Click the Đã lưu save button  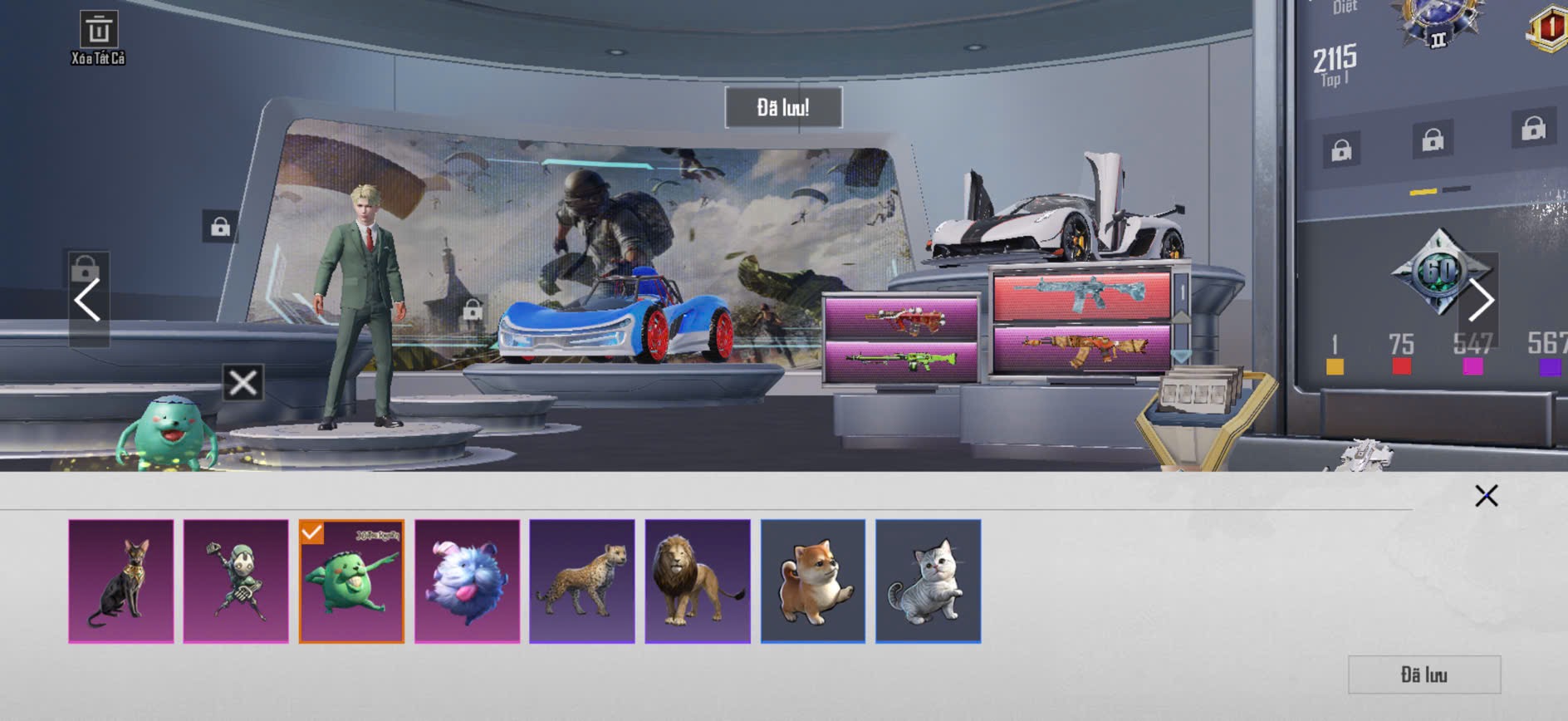pyautogui.click(x=1423, y=674)
